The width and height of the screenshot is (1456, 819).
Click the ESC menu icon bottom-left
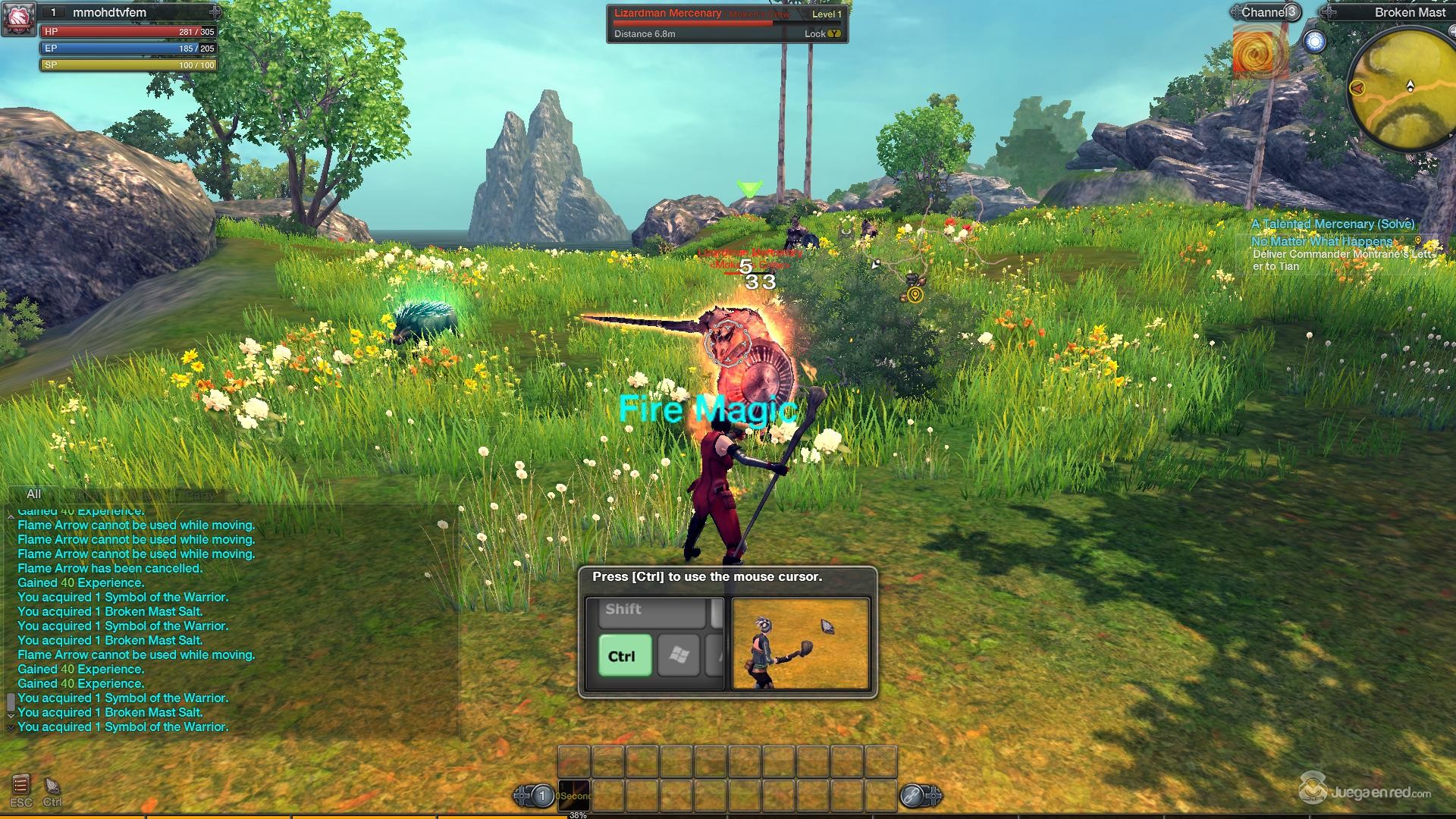(20, 785)
